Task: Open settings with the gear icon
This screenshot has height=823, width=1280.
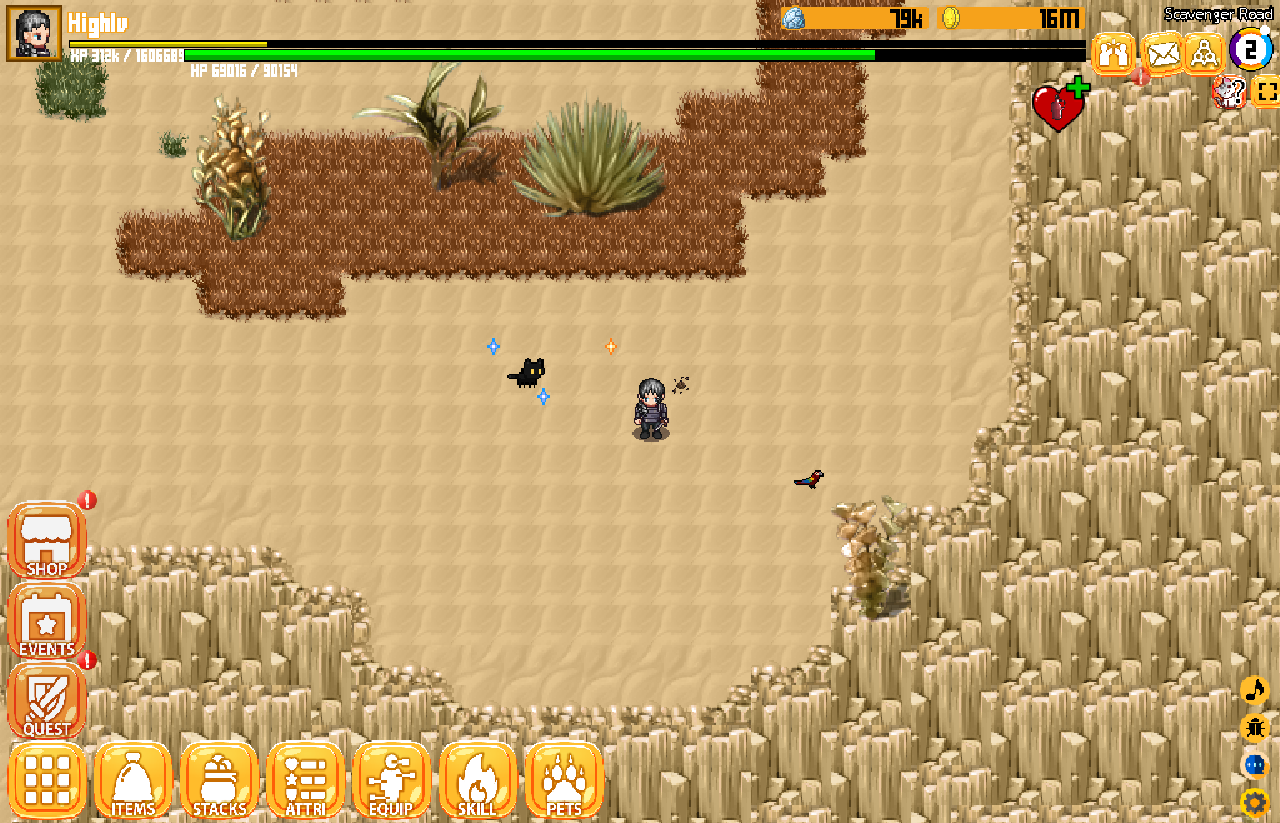Action: [1254, 802]
